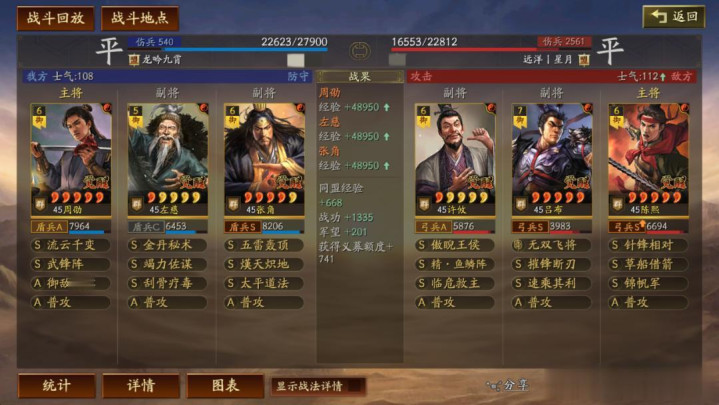Inspect the 流云千变 skill
The image size is (719, 405).
coord(71,245)
